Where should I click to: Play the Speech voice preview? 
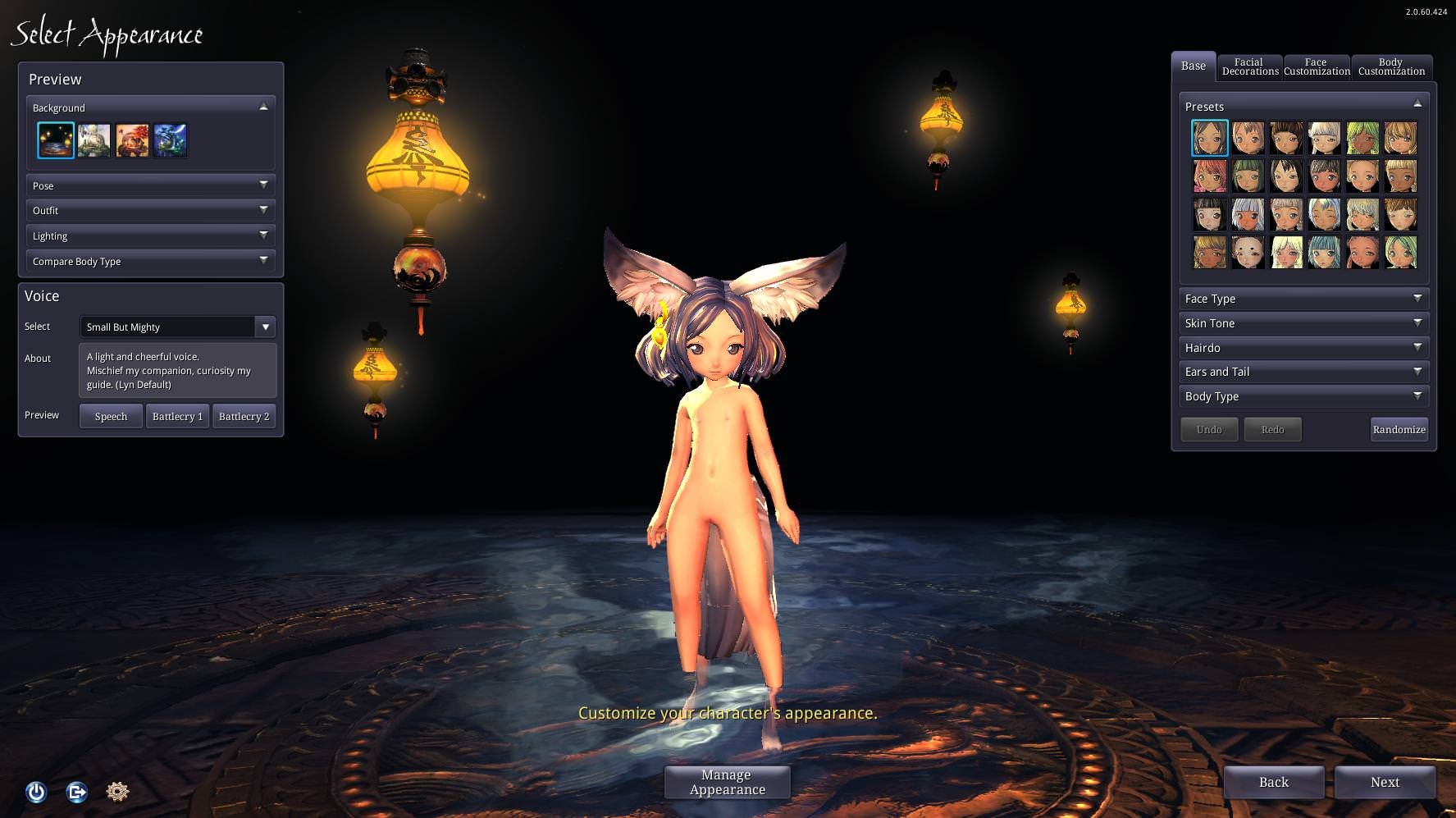[x=111, y=416]
